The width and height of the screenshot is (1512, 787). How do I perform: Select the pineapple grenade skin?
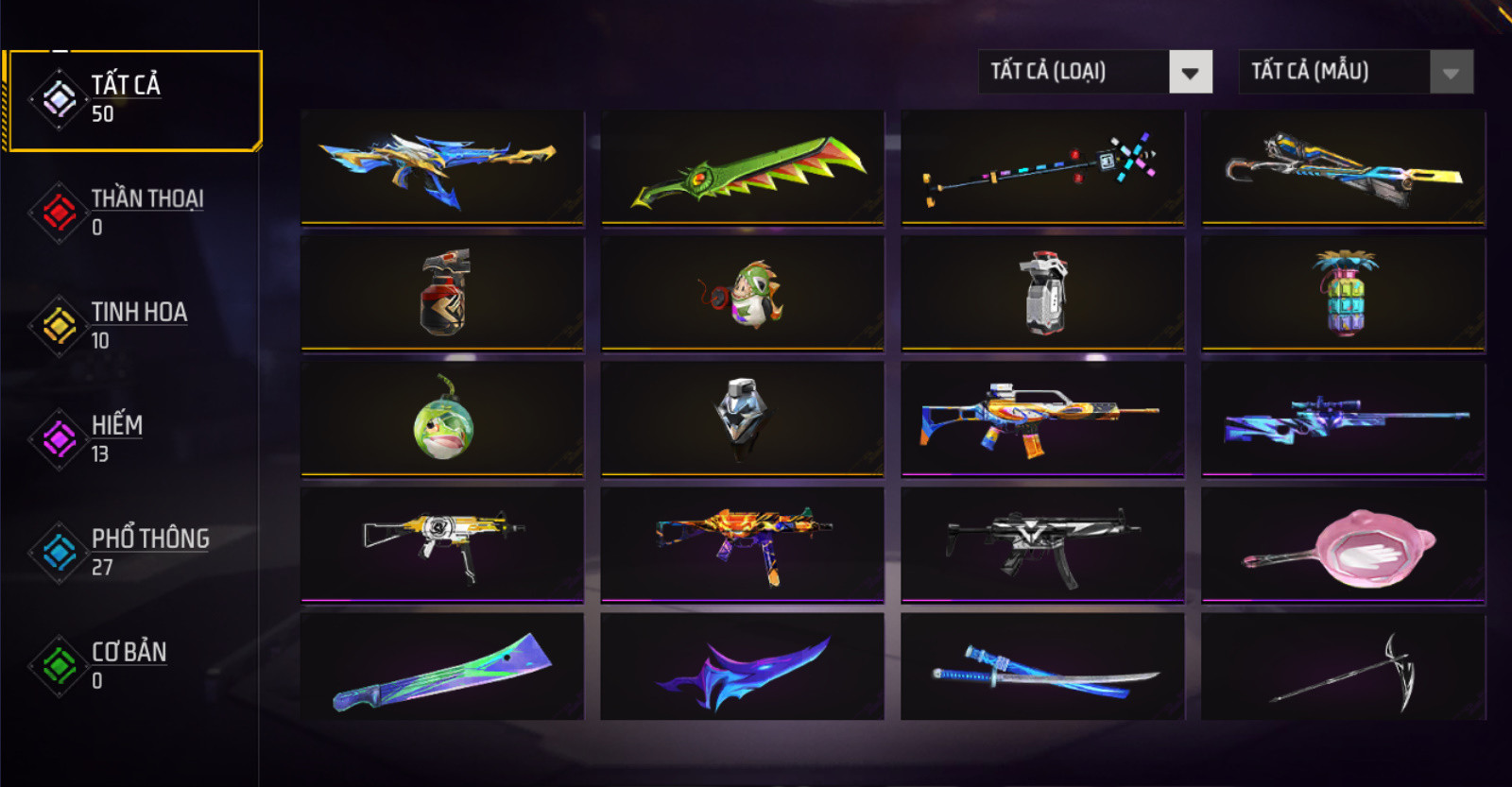(1343, 294)
